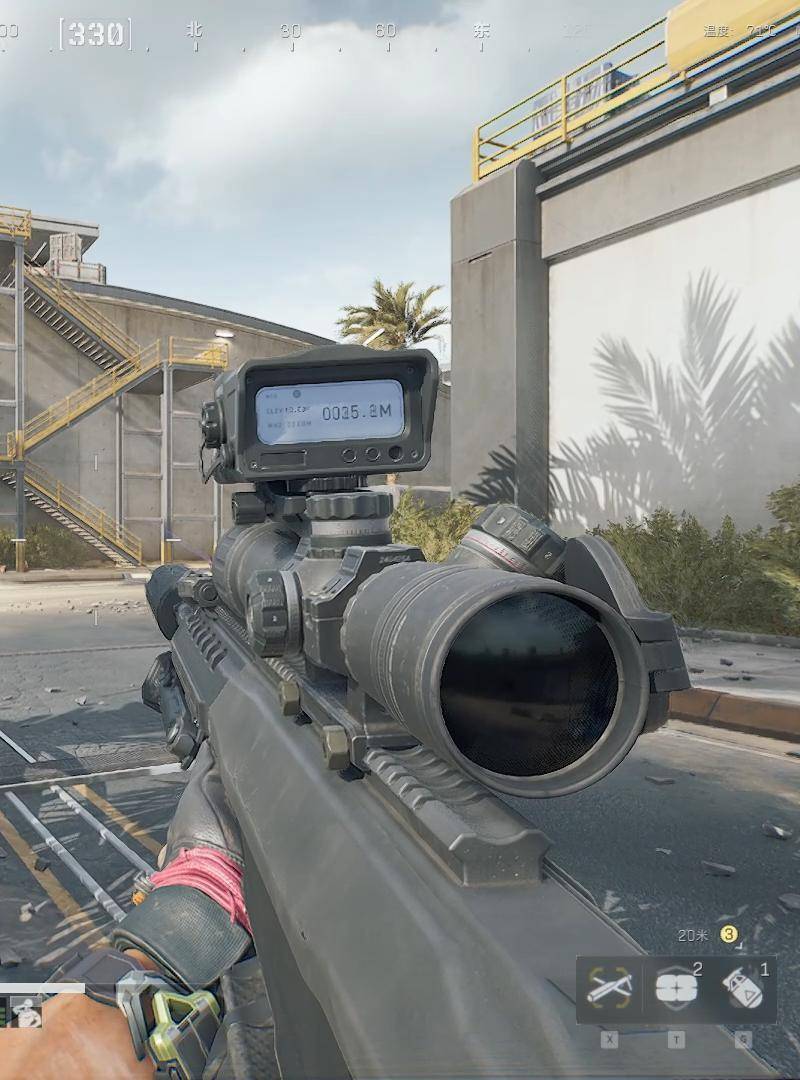Image resolution: width=800 pixels, height=1080 pixels.
Task: Choose the grenade slot with count 1
Action: [743, 989]
